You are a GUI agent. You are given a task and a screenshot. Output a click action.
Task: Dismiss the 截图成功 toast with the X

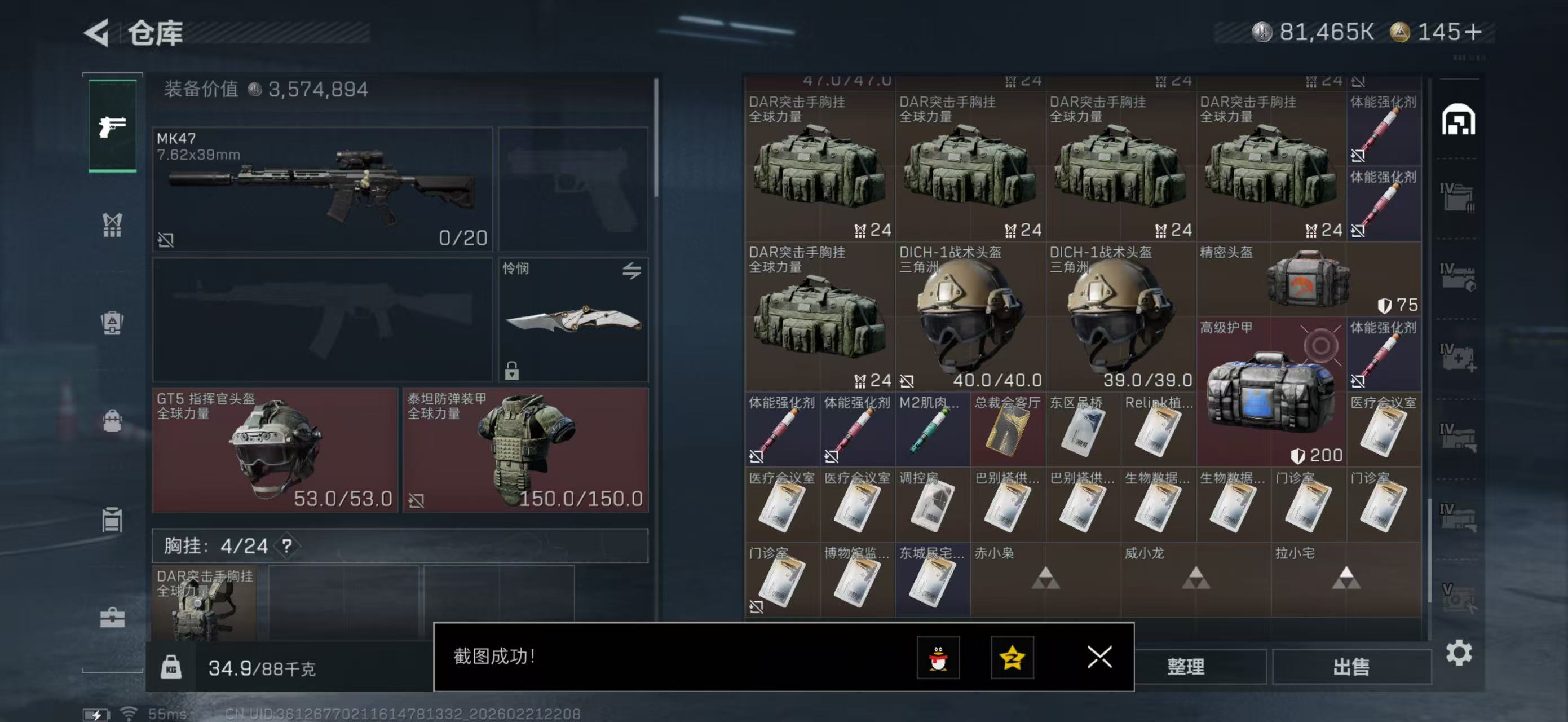click(x=1099, y=658)
